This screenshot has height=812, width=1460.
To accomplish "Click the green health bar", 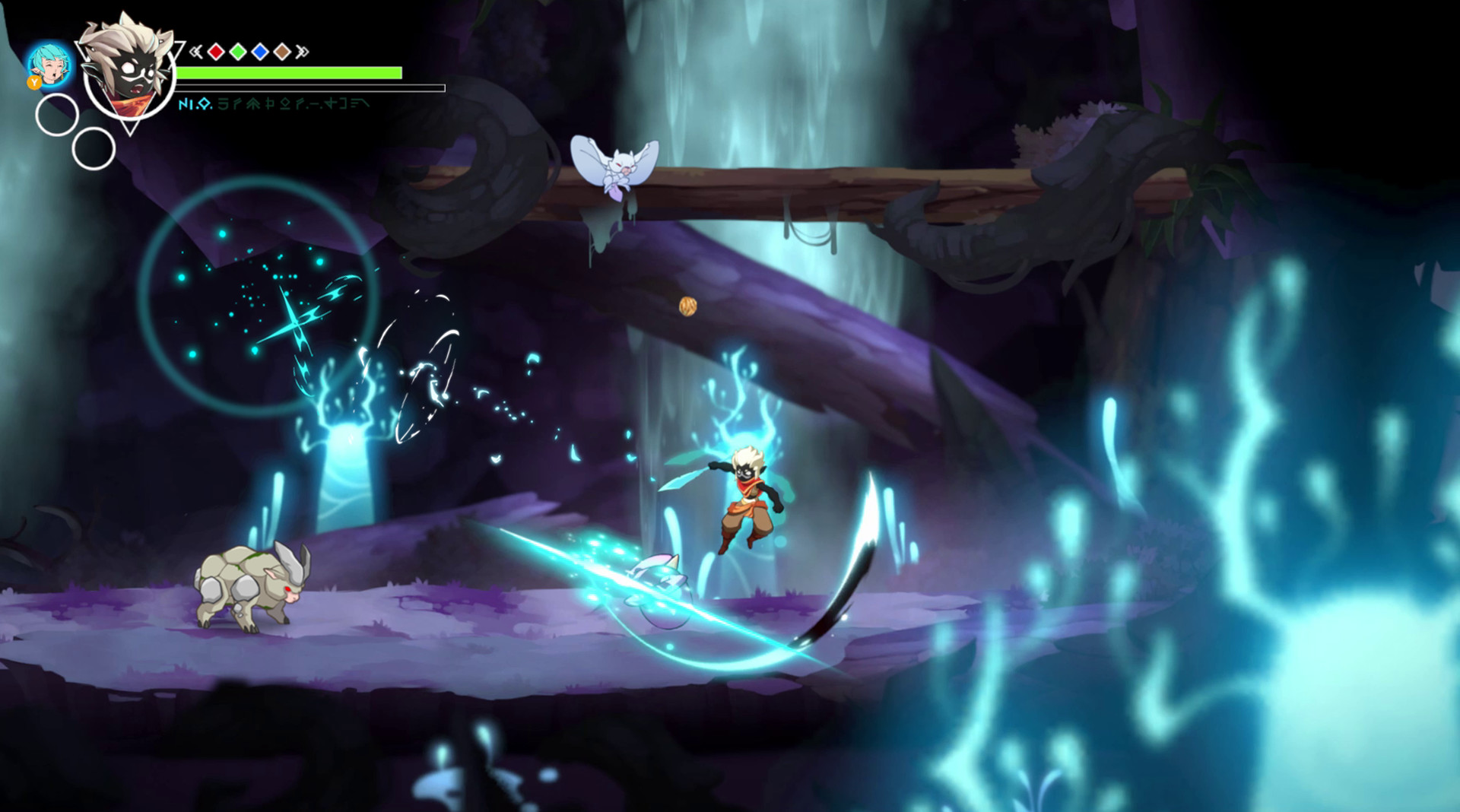I will click(289, 72).
